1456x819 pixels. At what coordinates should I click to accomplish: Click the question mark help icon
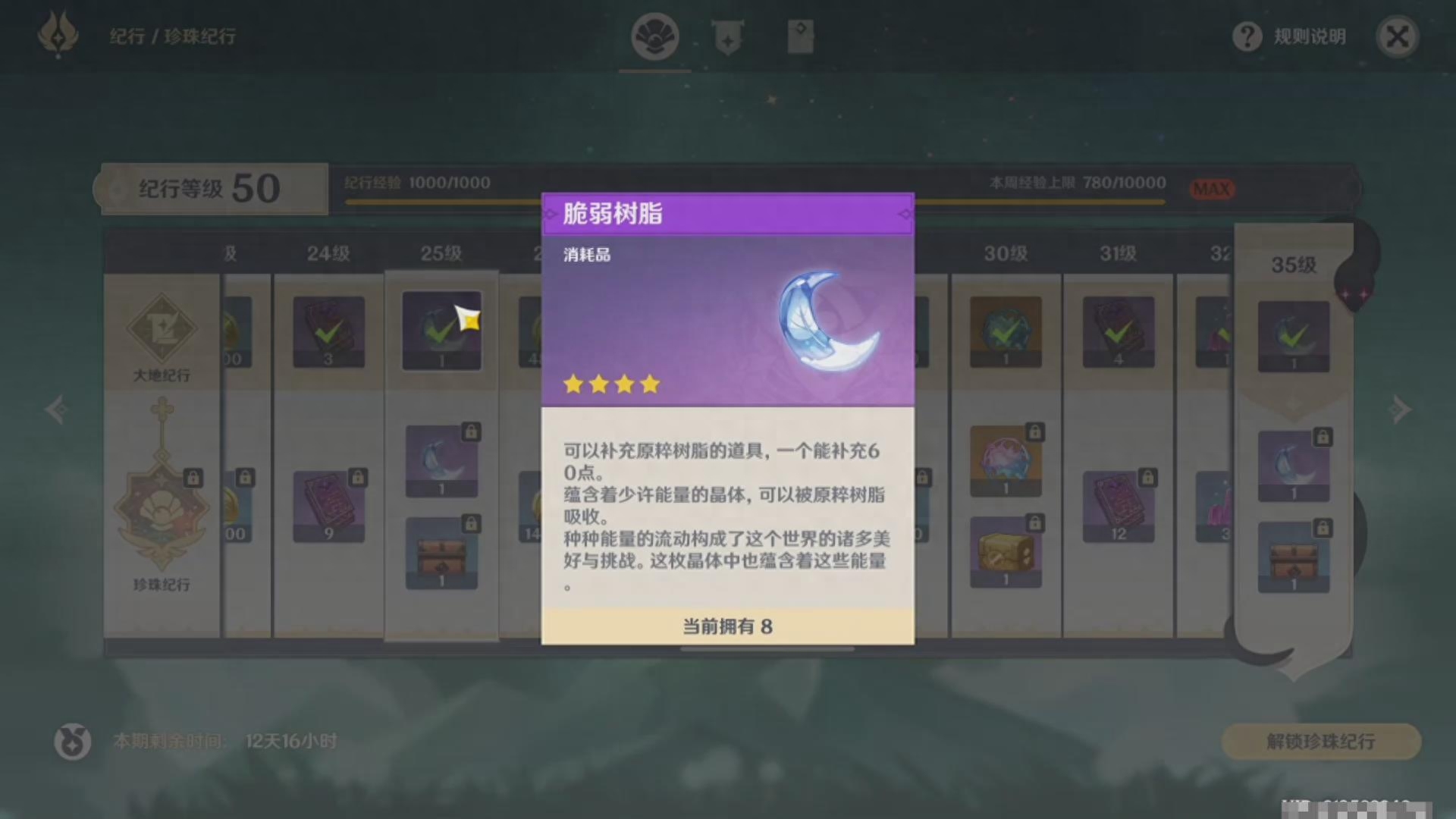click(1247, 36)
